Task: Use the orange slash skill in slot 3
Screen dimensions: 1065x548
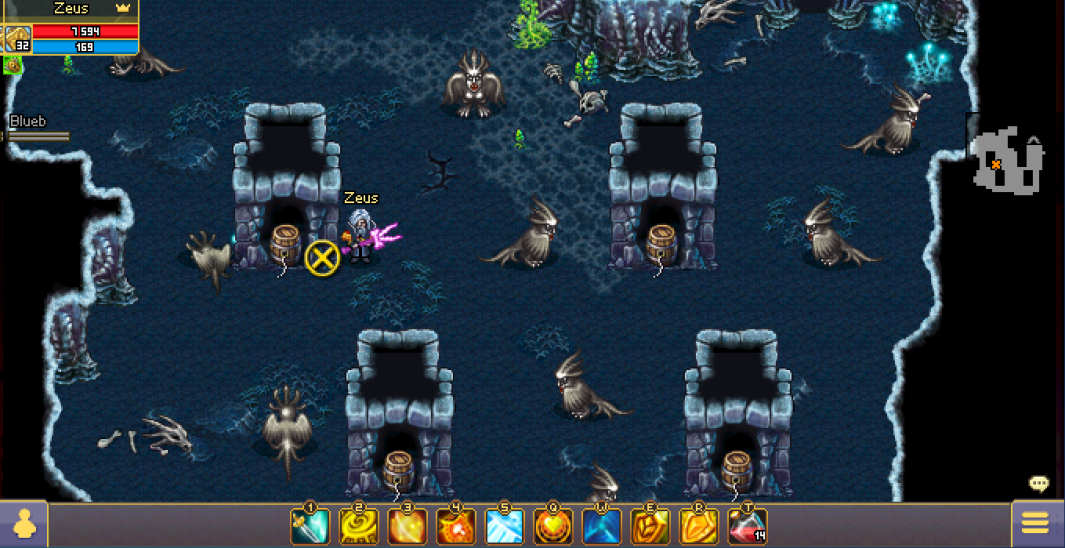Action: click(x=407, y=526)
